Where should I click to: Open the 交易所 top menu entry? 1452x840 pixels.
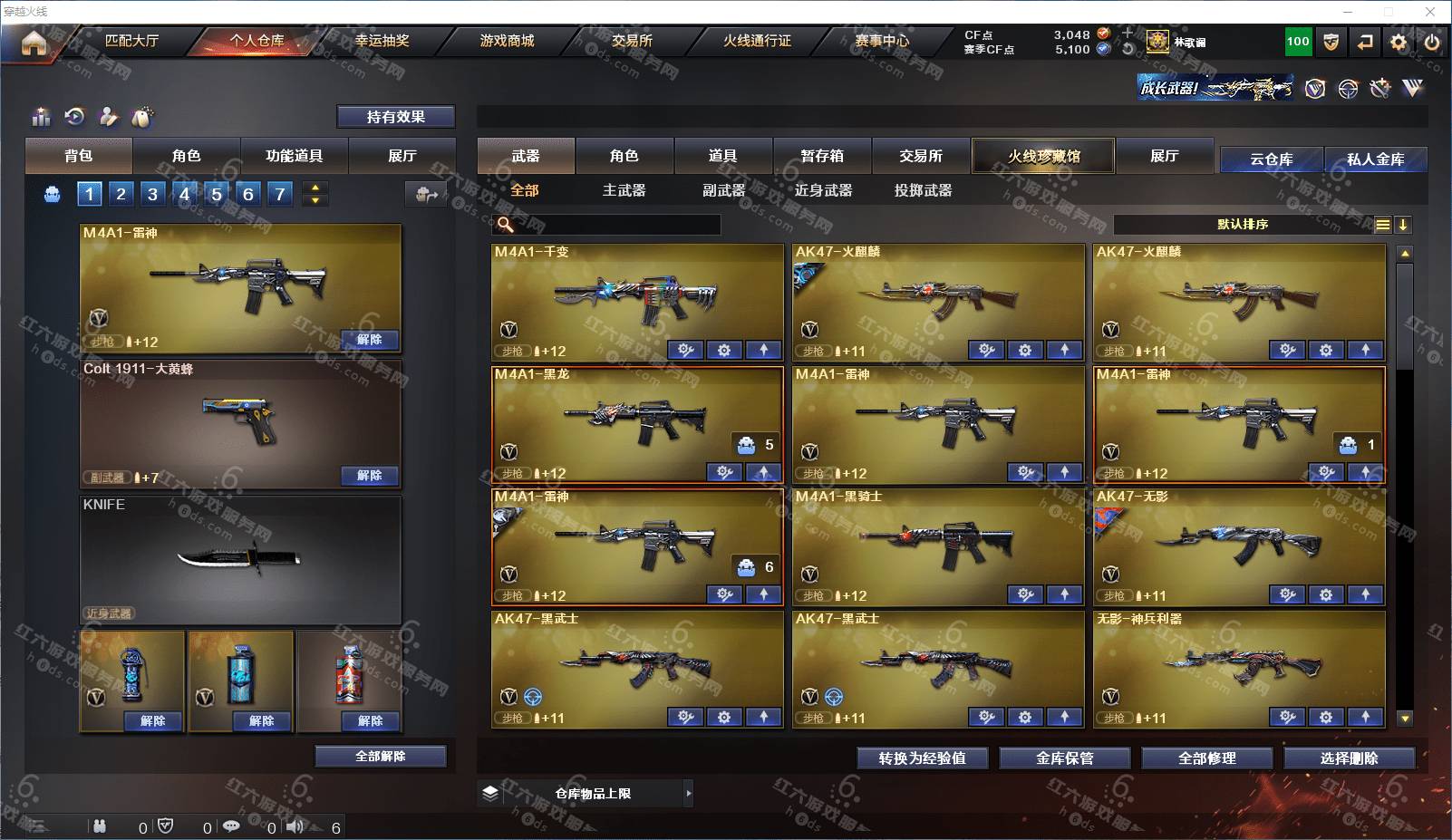click(x=632, y=41)
